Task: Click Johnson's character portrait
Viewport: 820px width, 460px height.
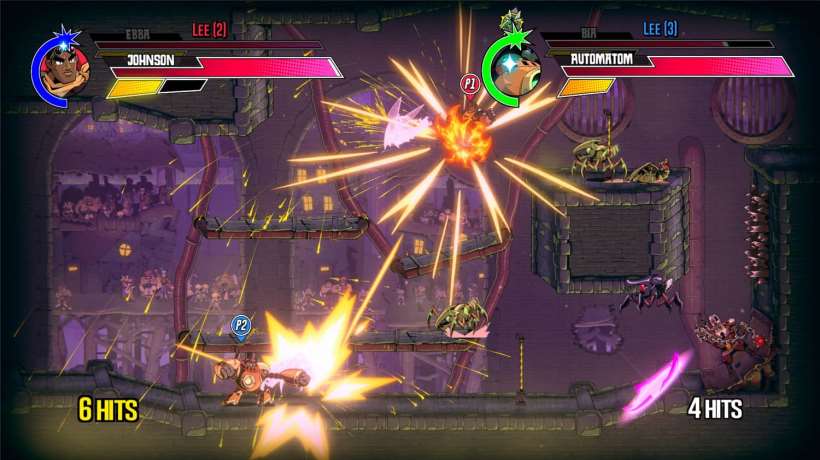Action: (67, 70)
